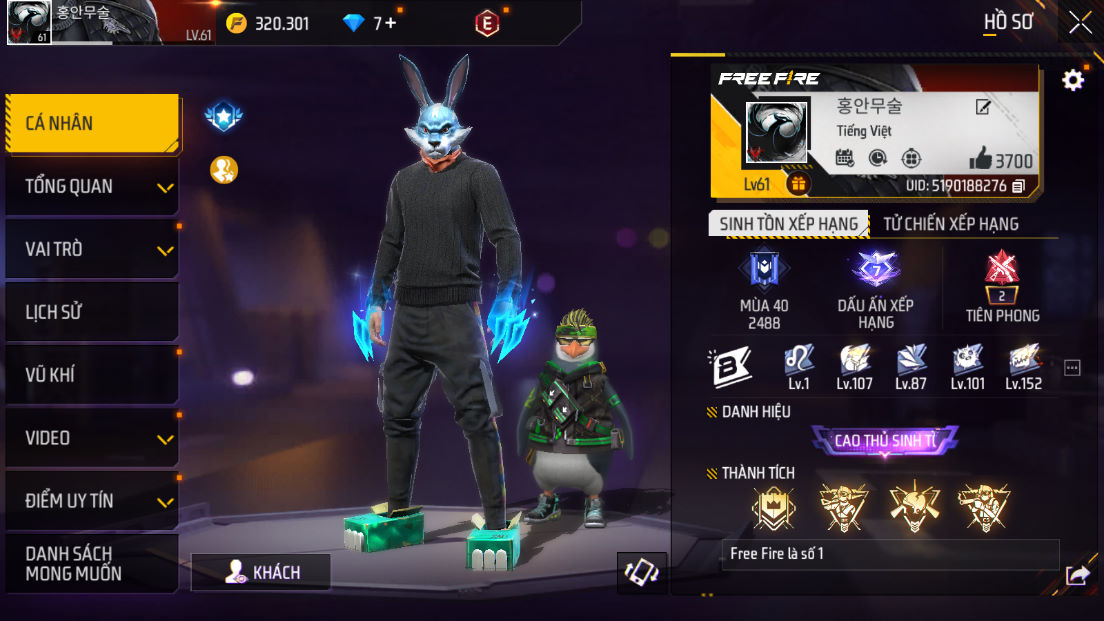The height and width of the screenshot is (621, 1104).
Task: Click the Khách button
Action: click(x=262, y=572)
